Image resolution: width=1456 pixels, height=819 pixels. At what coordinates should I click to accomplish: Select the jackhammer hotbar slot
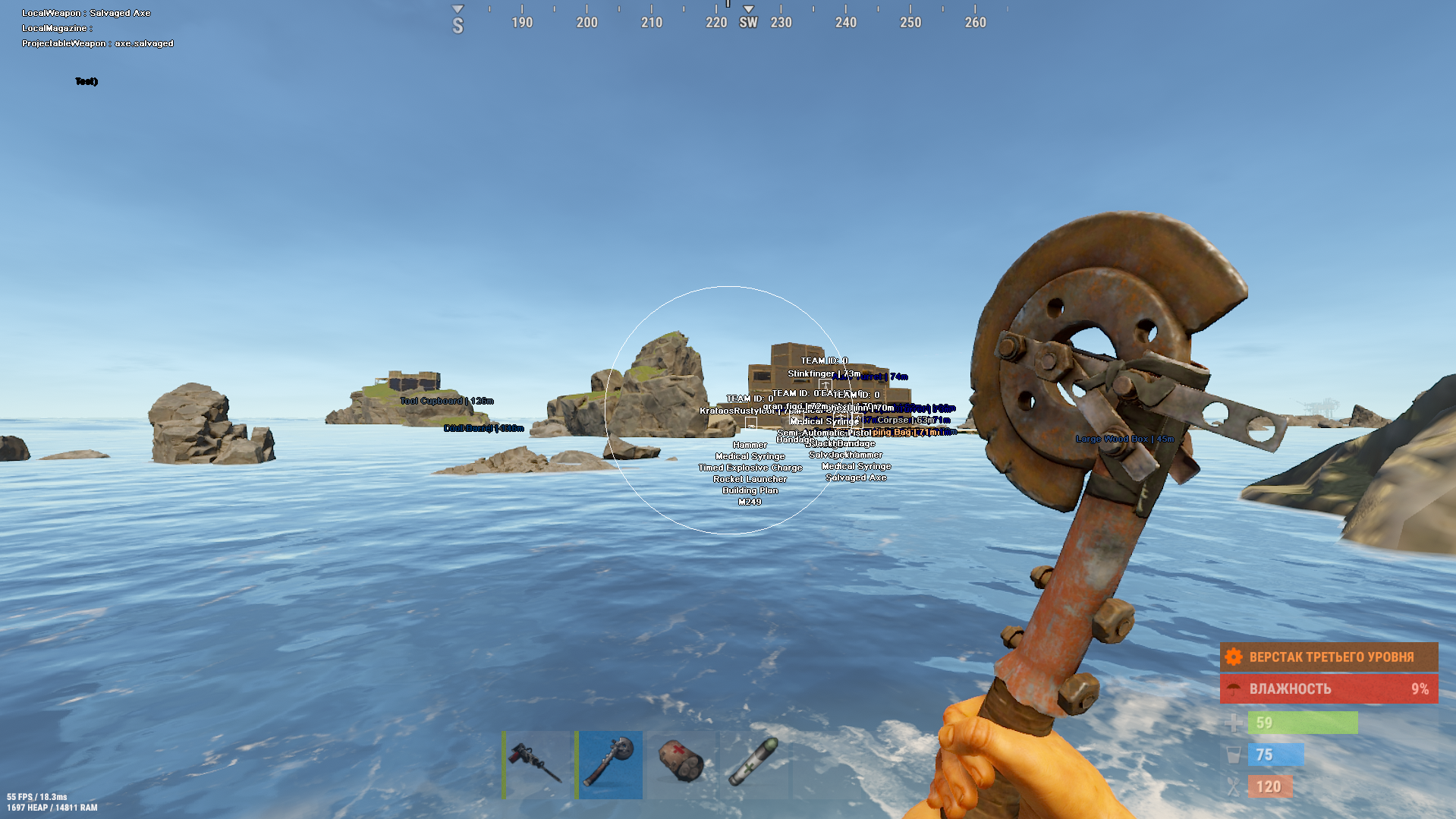click(x=536, y=764)
